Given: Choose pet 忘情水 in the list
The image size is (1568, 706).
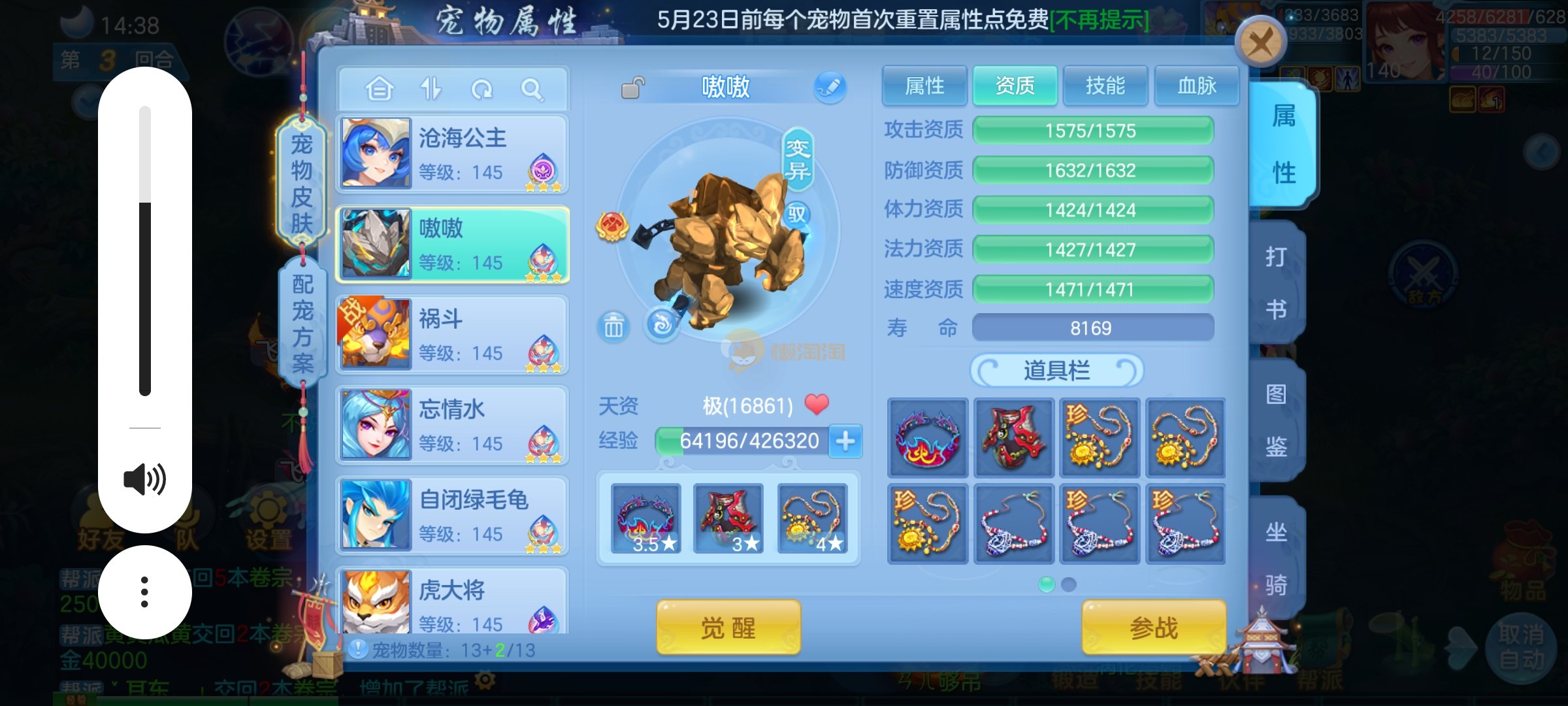Looking at the screenshot, I should [452, 425].
